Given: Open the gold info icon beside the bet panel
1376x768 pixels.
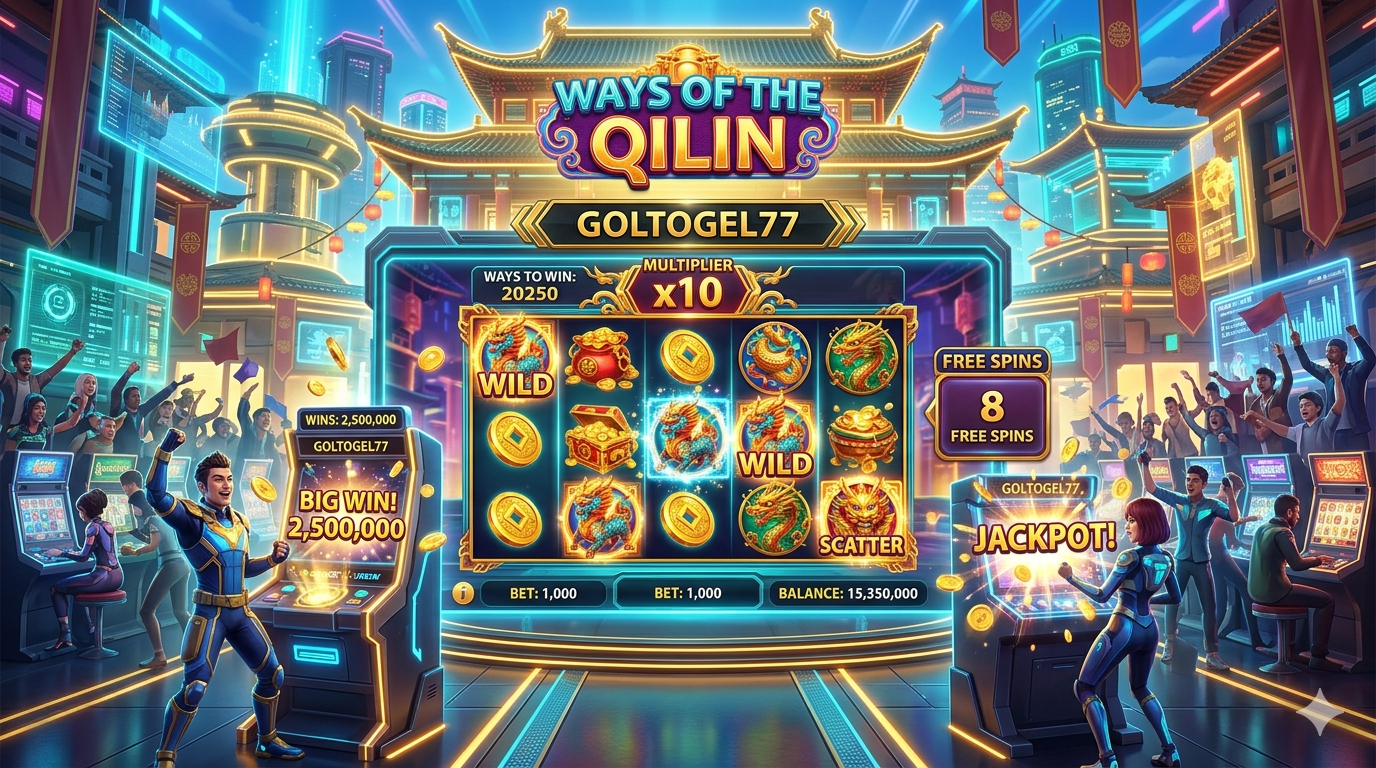Looking at the screenshot, I should [462, 593].
